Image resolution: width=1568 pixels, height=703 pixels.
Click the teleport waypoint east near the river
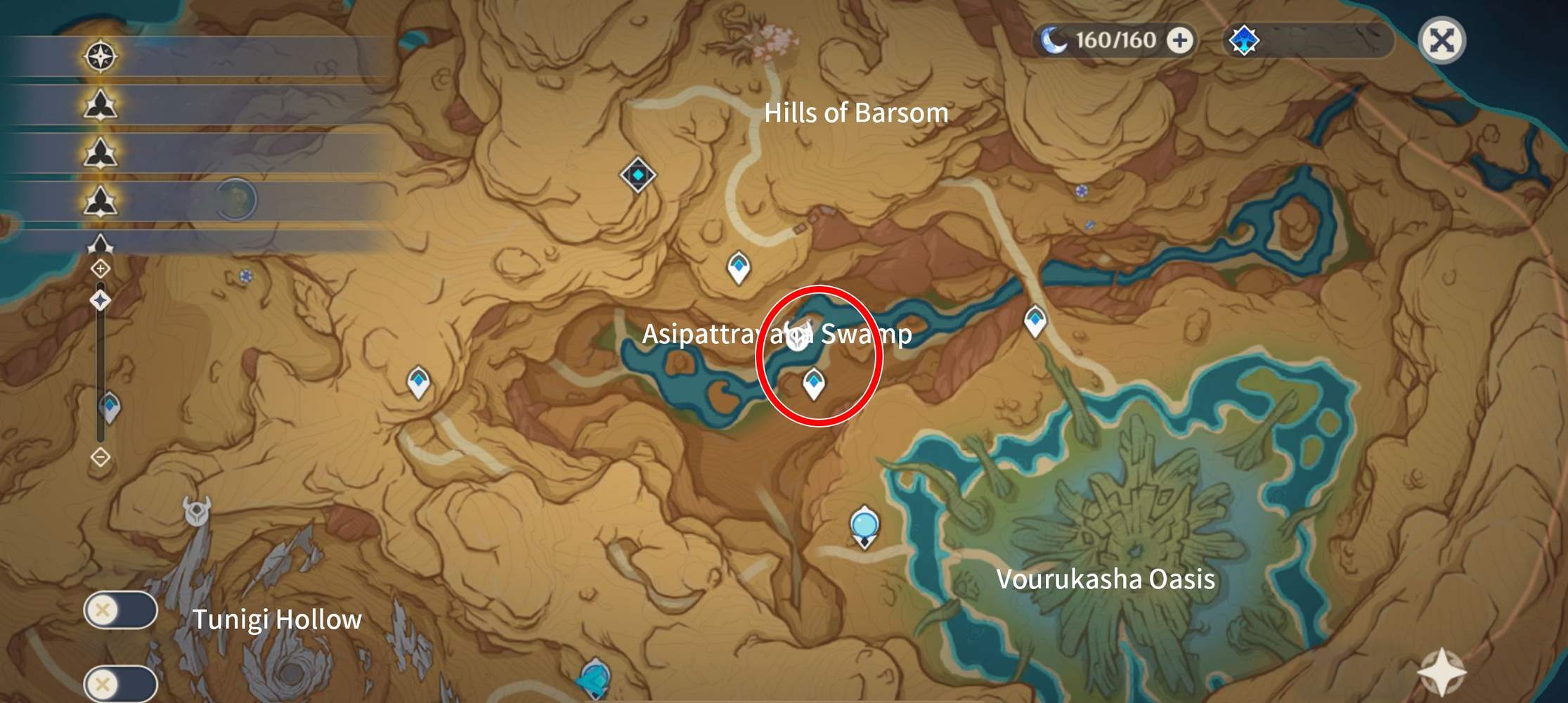pos(1036,321)
